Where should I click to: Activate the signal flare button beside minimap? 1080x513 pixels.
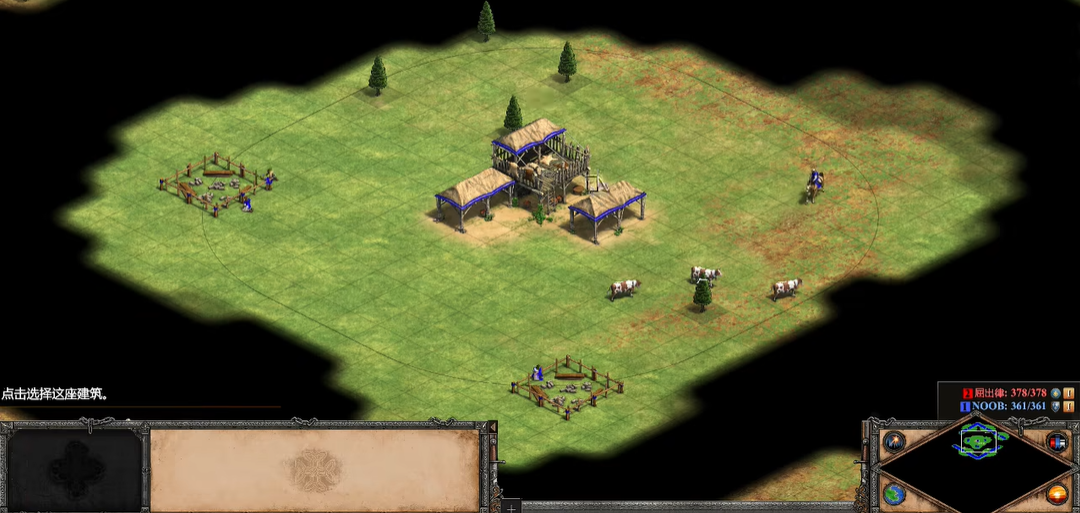point(893,441)
